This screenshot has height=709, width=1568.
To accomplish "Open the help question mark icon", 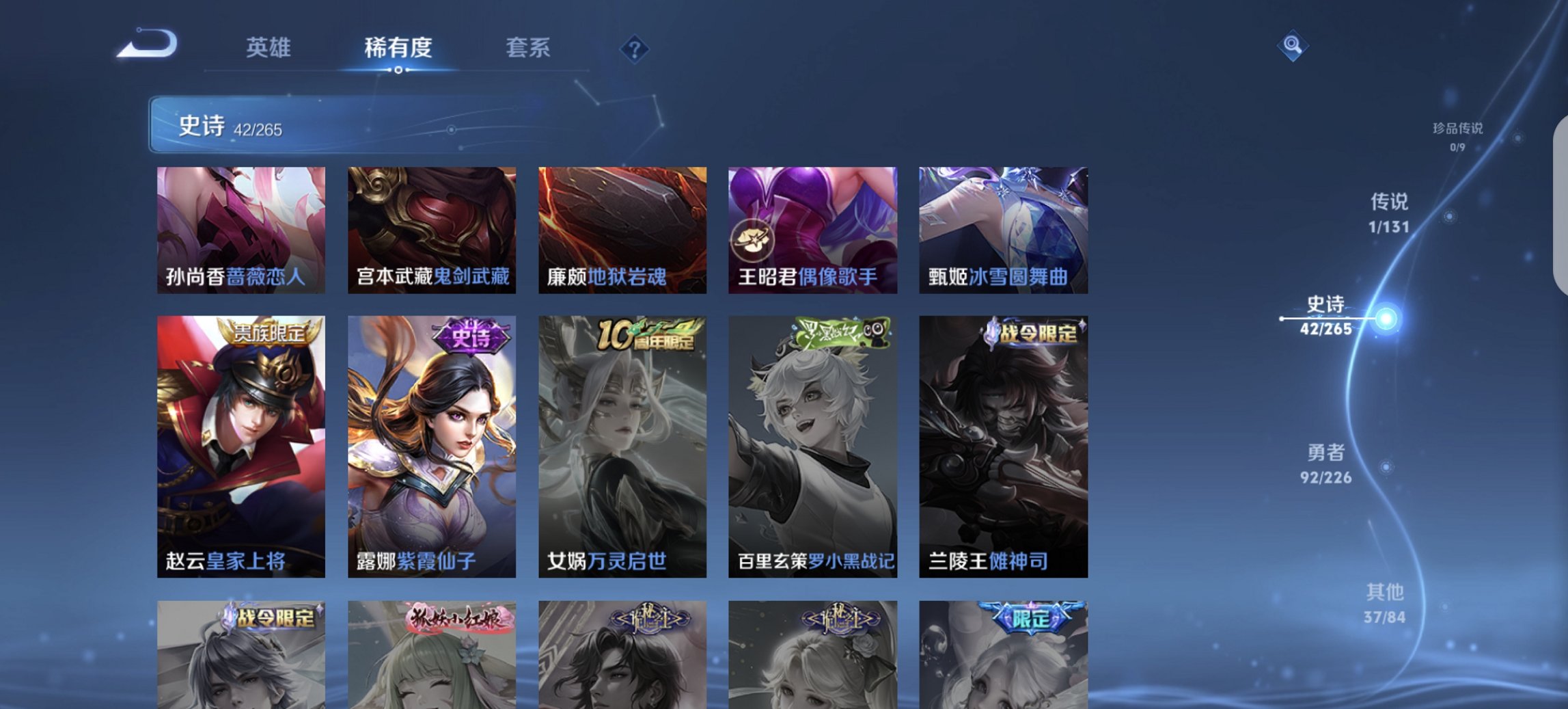I will 635,50.
